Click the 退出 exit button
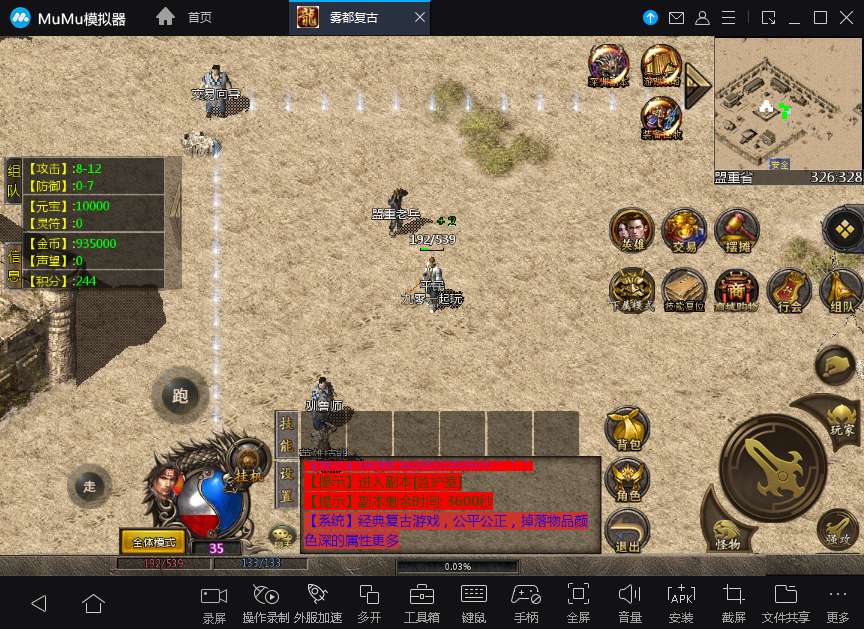The height and width of the screenshot is (629, 864). pyautogui.click(x=628, y=530)
